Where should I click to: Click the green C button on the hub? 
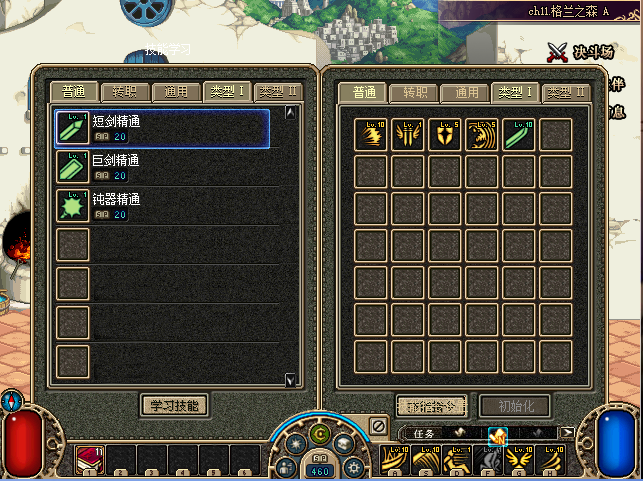[320, 434]
